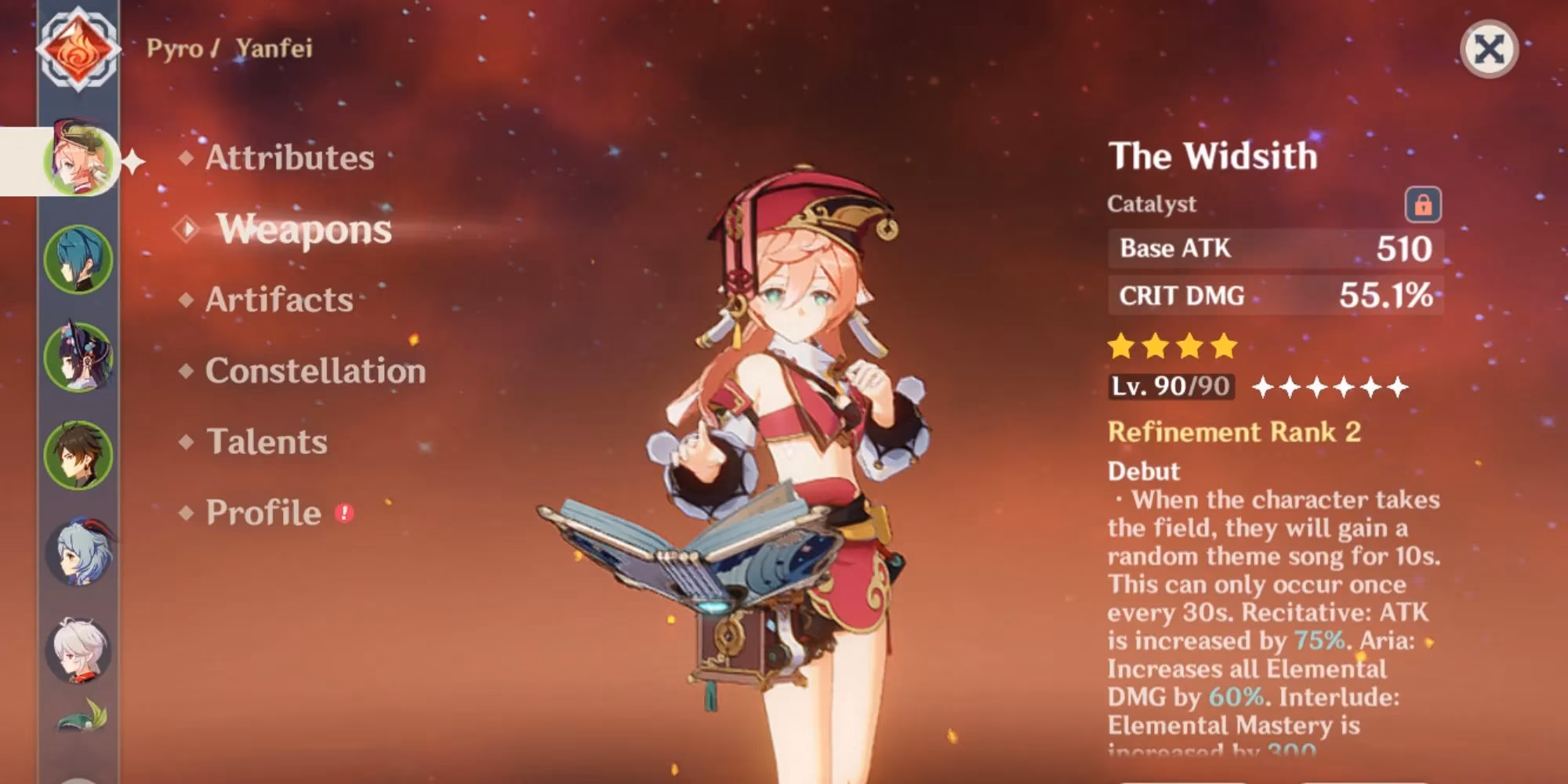This screenshot has width=1568, height=784.
Task: Select the dark-haired masked character portrait
Action: coord(78,357)
